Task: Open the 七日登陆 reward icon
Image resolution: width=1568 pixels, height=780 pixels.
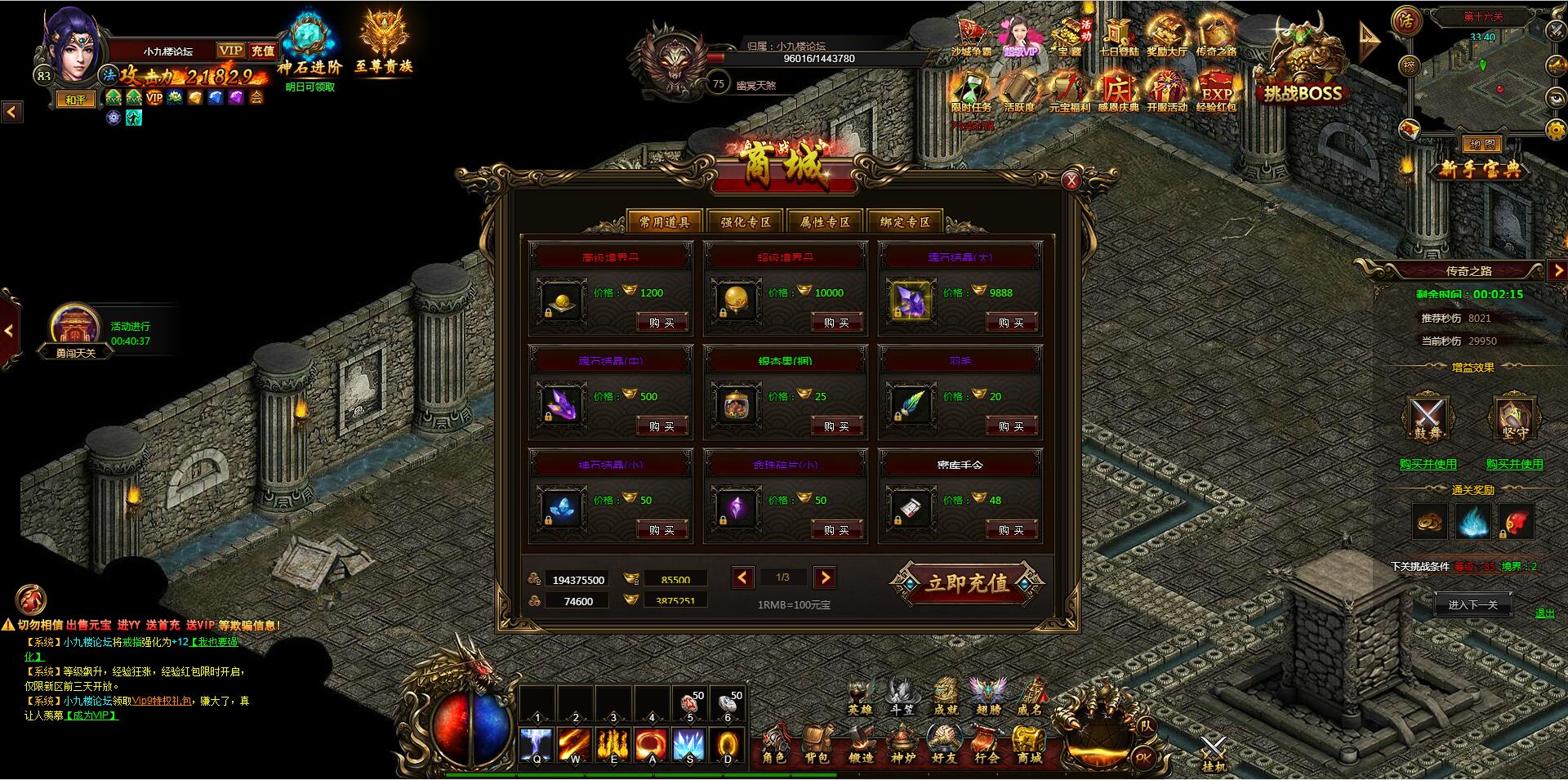Action: pos(1118,38)
